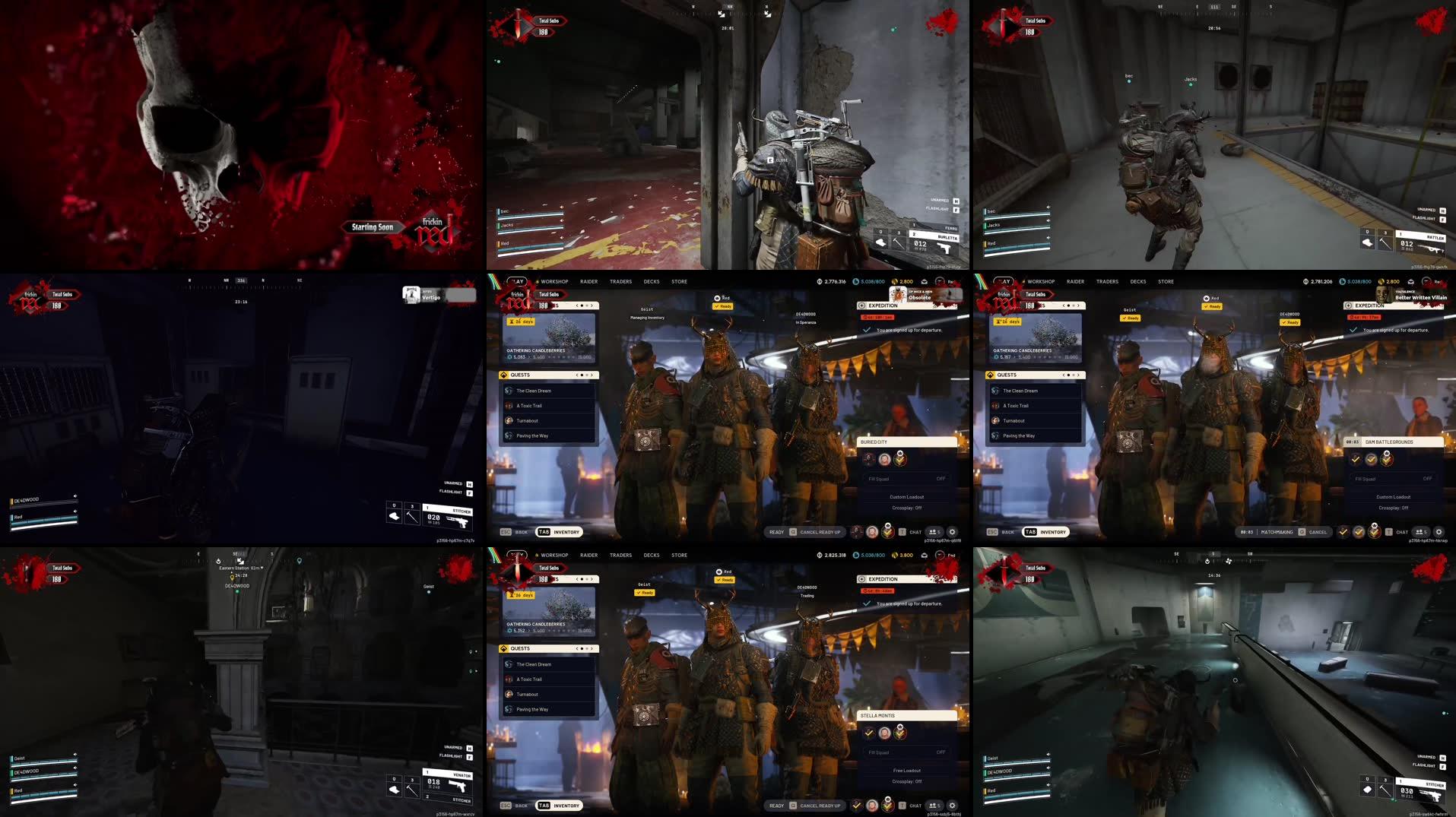Click the left arrow in the QUESTS header

tap(576, 375)
